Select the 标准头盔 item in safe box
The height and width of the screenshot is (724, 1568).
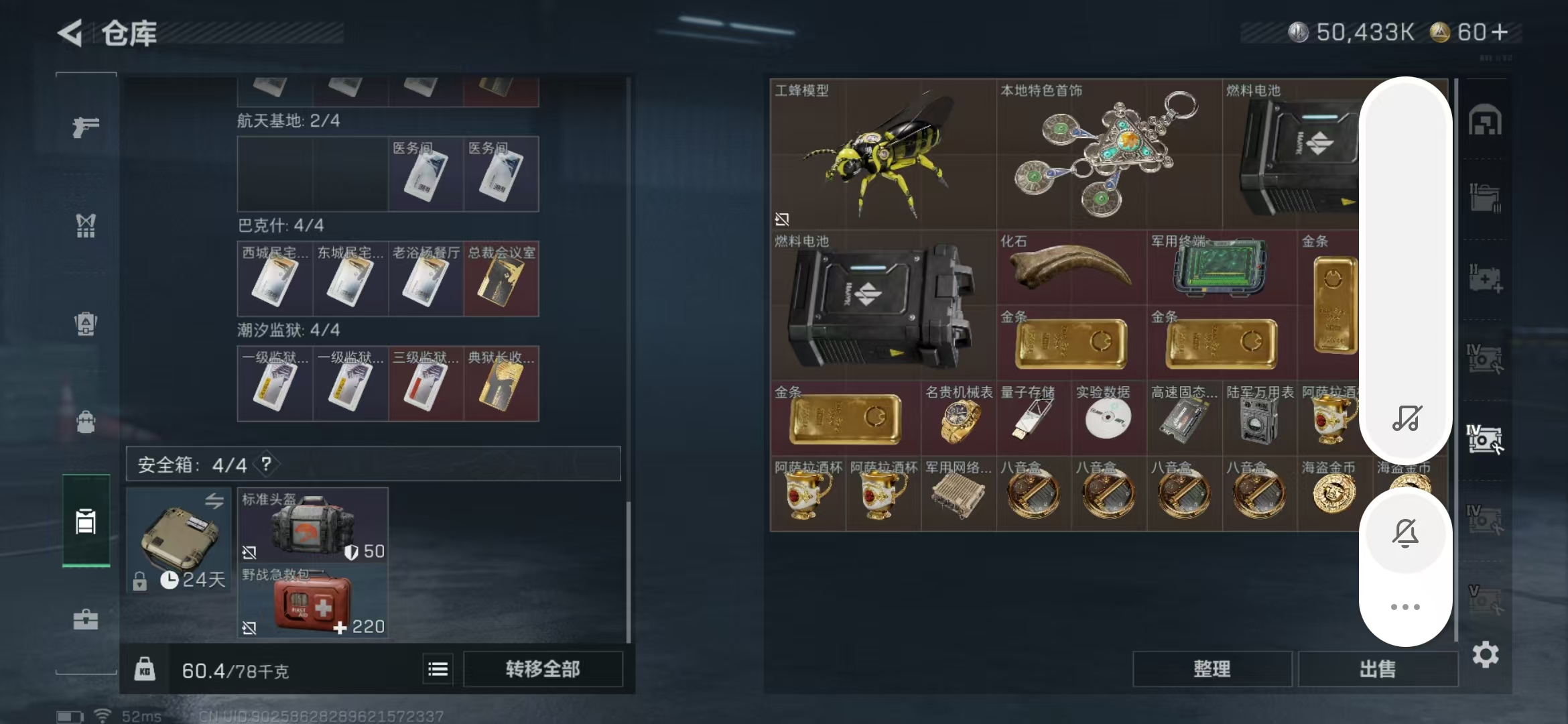tap(312, 526)
